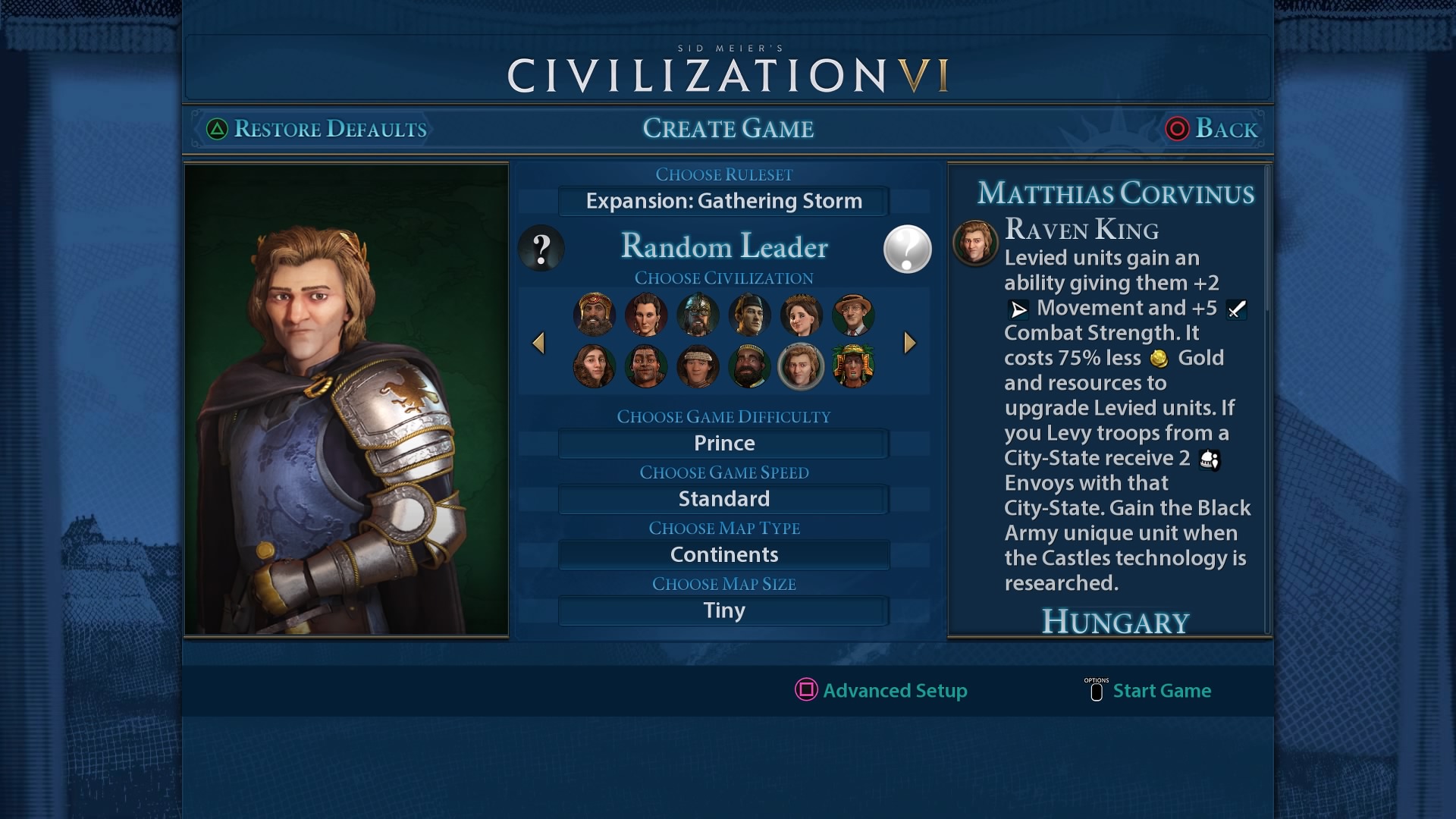Choose Mansa Musa's portrait

[x=749, y=366]
